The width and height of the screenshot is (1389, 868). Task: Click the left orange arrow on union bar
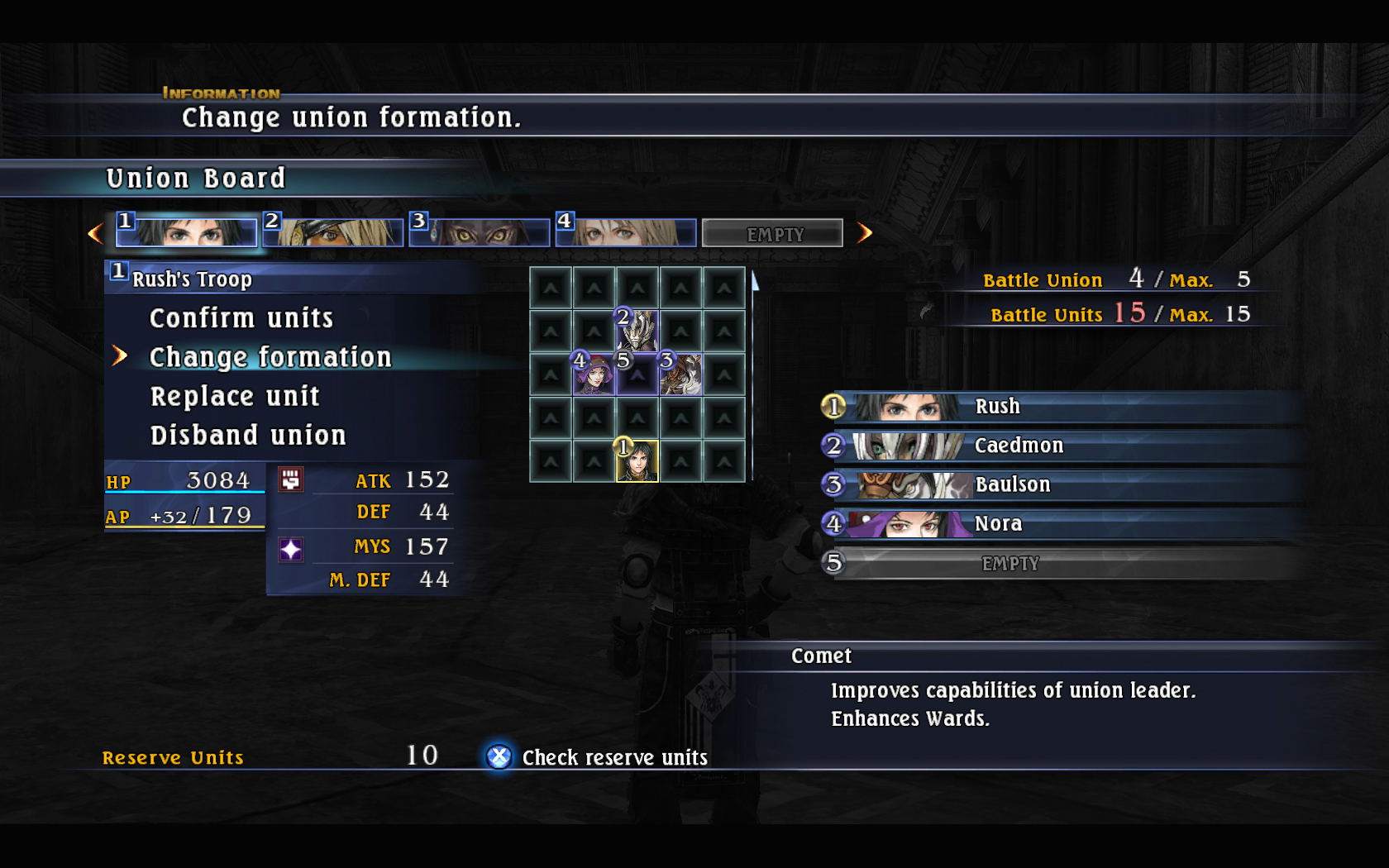coord(96,233)
